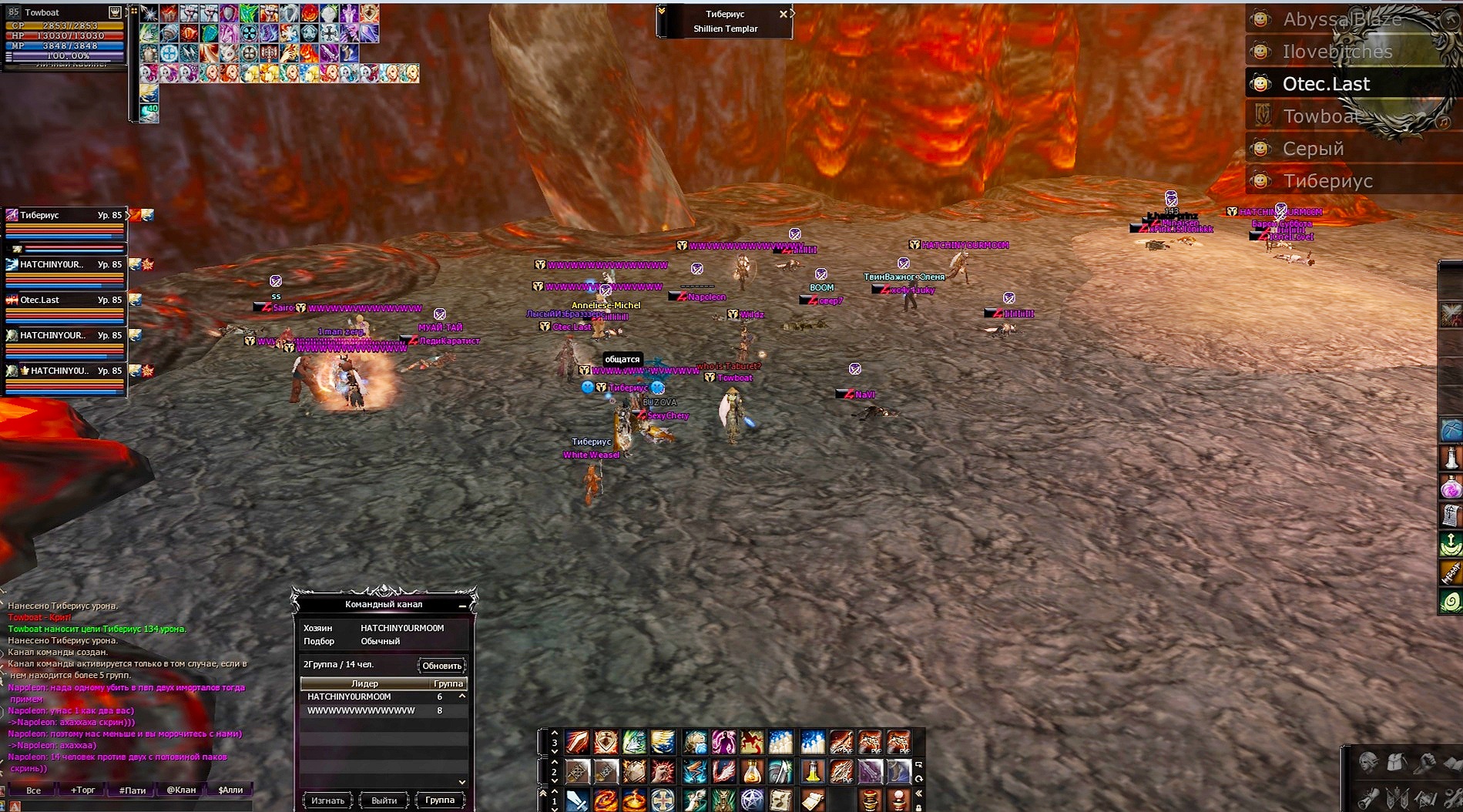Click the Обновить button in command channel

click(x=441, y=666)
